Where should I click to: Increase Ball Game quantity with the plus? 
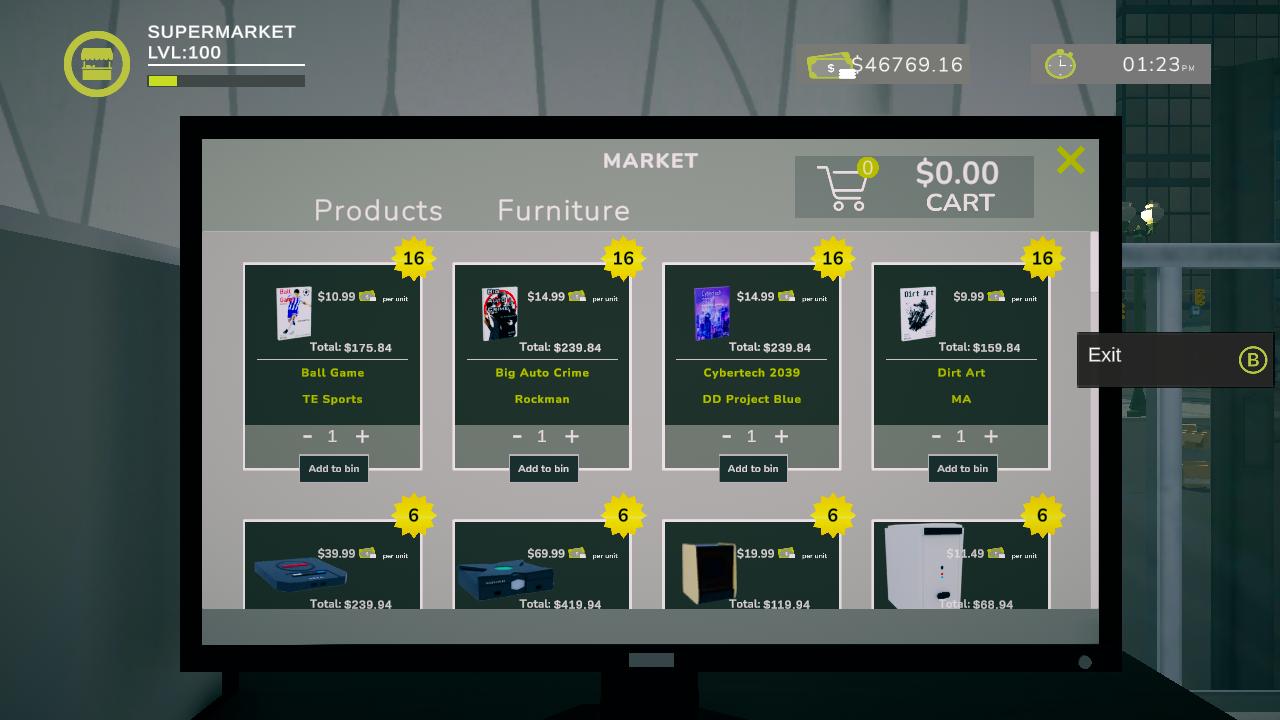click(362, 436)
